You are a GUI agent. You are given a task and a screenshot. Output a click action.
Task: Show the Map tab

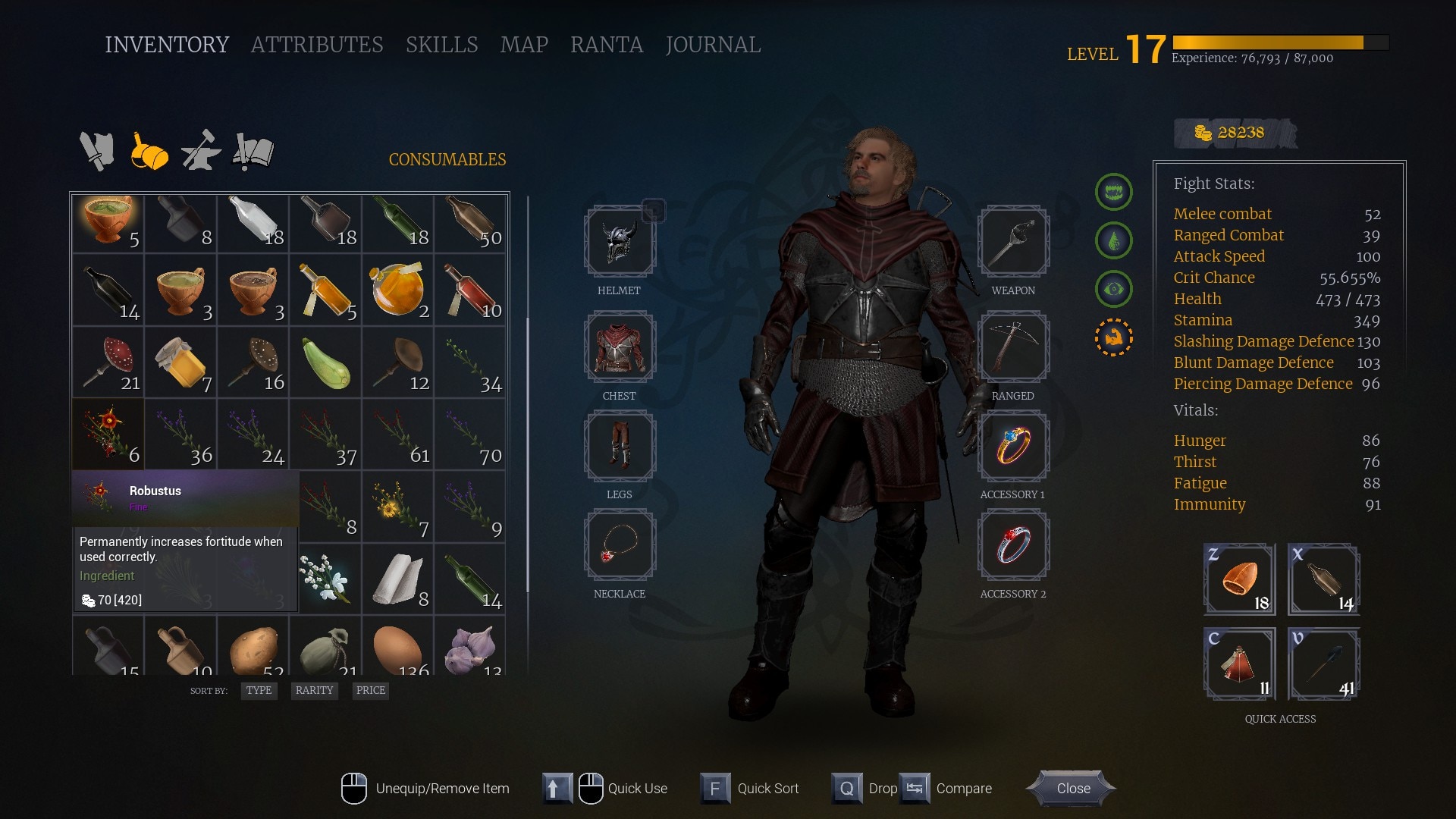coord(524,45)
